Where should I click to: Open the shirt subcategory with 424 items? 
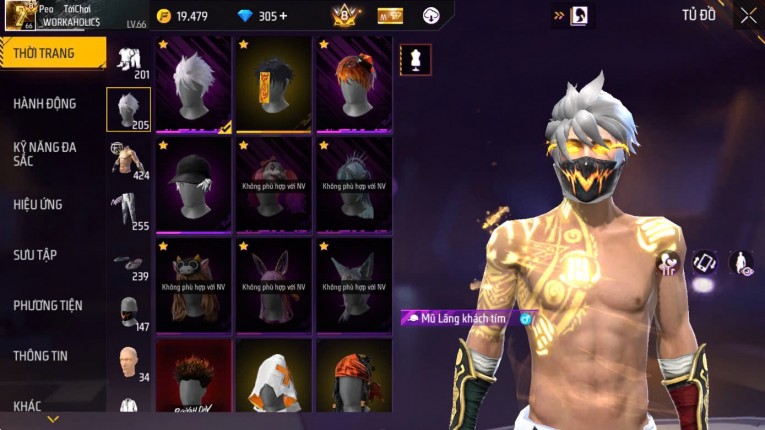click(128, 160)
